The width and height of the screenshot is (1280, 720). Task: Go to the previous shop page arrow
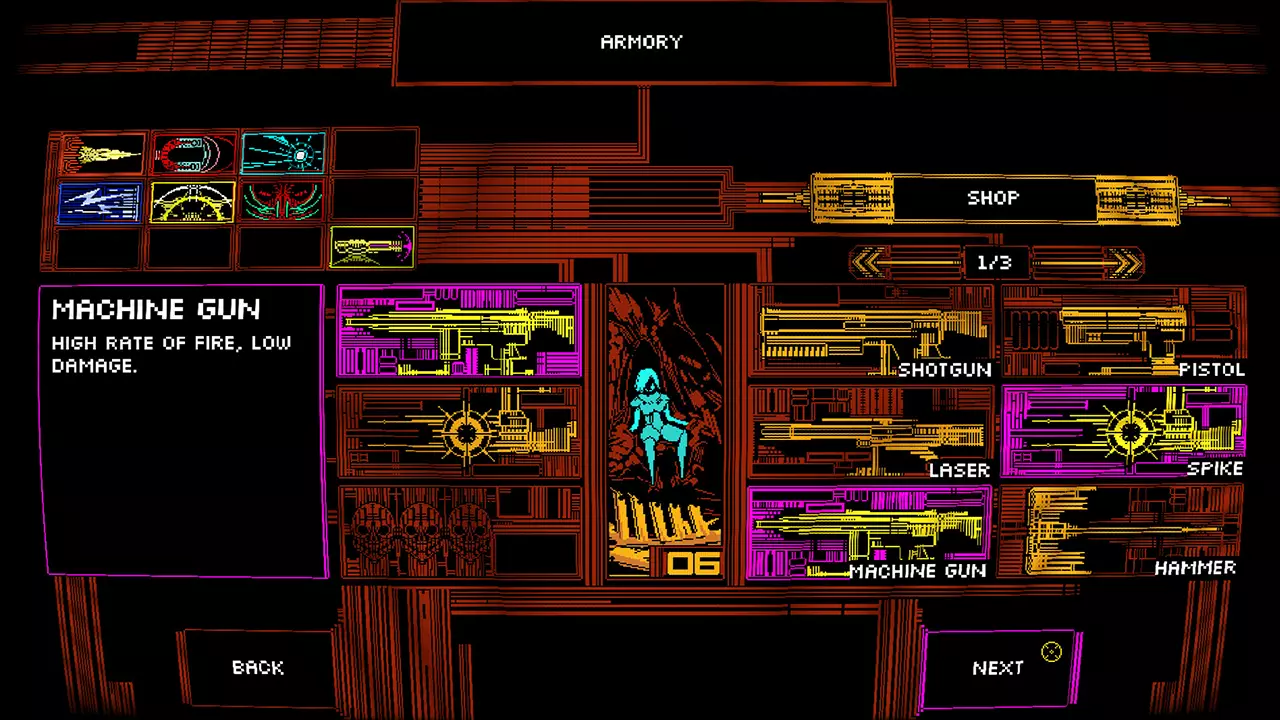click(869, 263)
